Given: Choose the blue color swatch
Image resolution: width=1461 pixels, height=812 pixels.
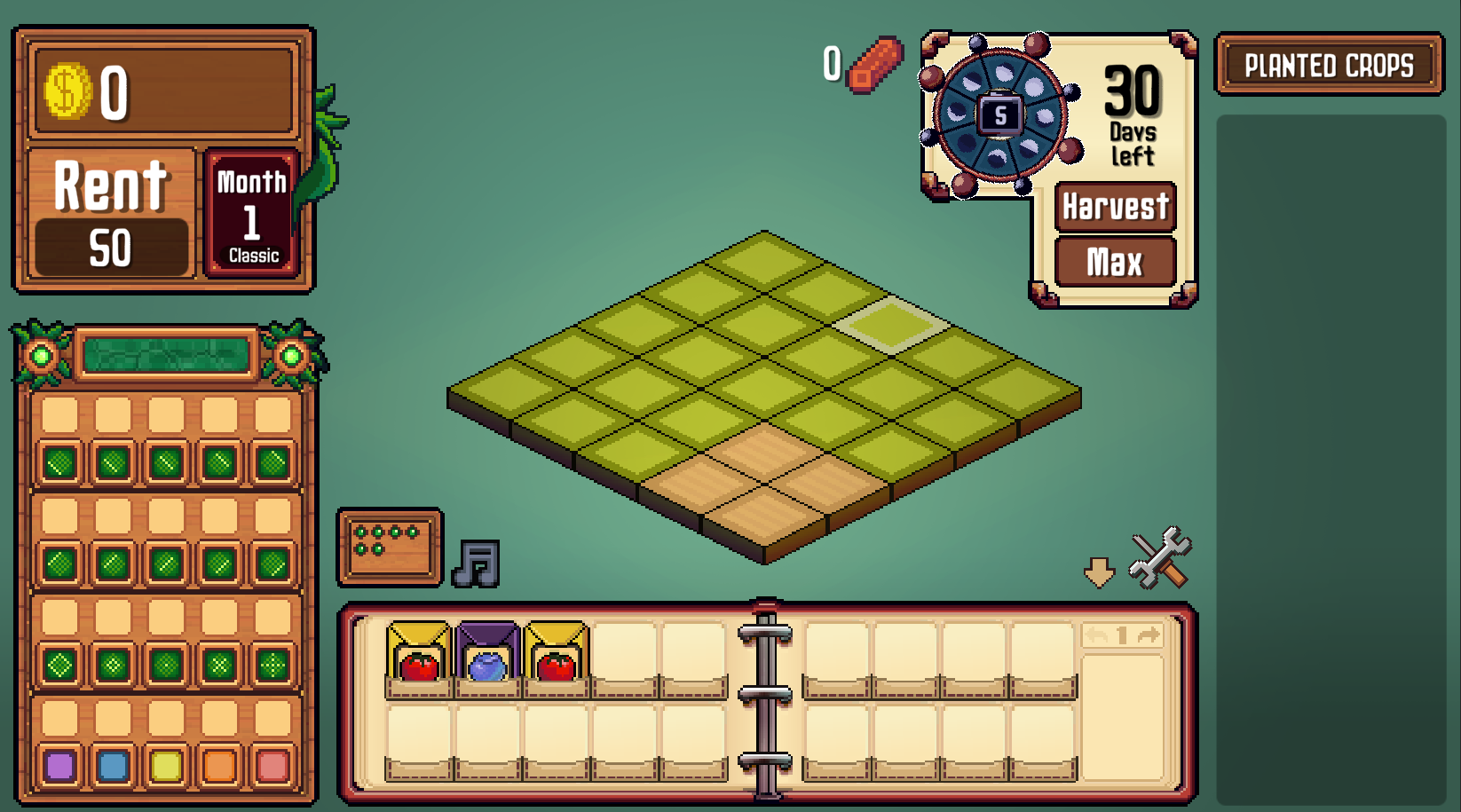Looking at the screenshot, I should (113, 765).
